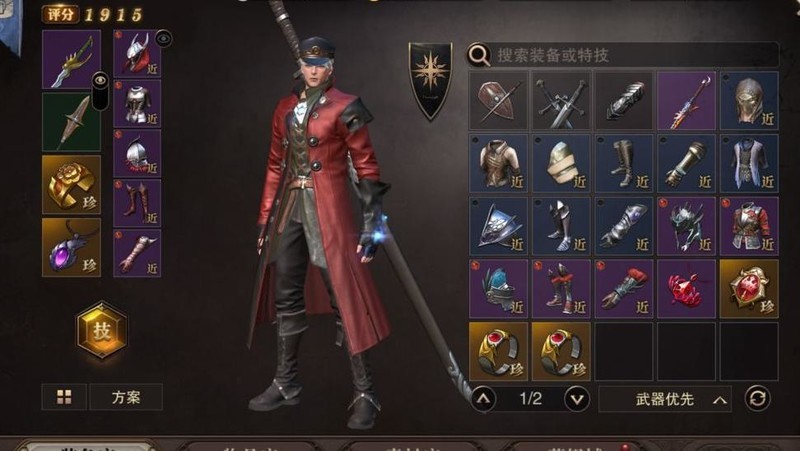Image resolution: width=800 pixels, height=451 pixels.
Task: Go to the next inventory page
Action: coord(577,399)
